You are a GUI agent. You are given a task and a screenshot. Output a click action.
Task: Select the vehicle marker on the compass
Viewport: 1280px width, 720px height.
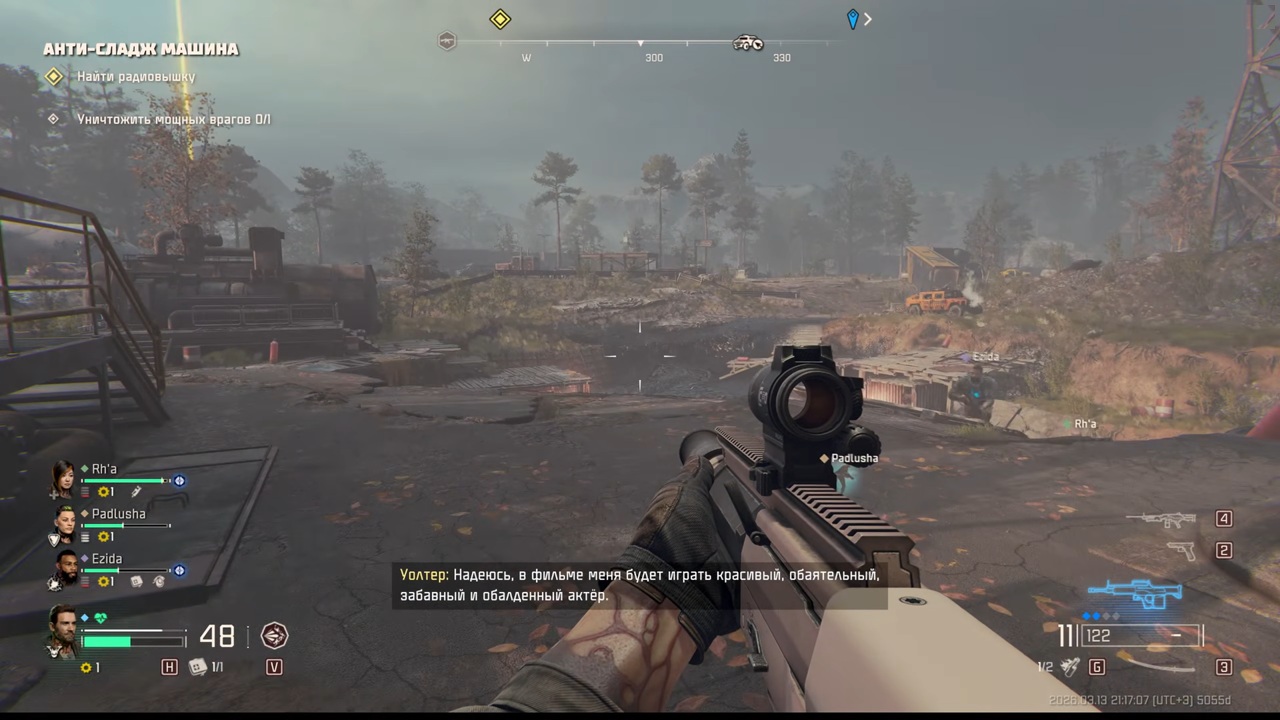click(748, 42)
